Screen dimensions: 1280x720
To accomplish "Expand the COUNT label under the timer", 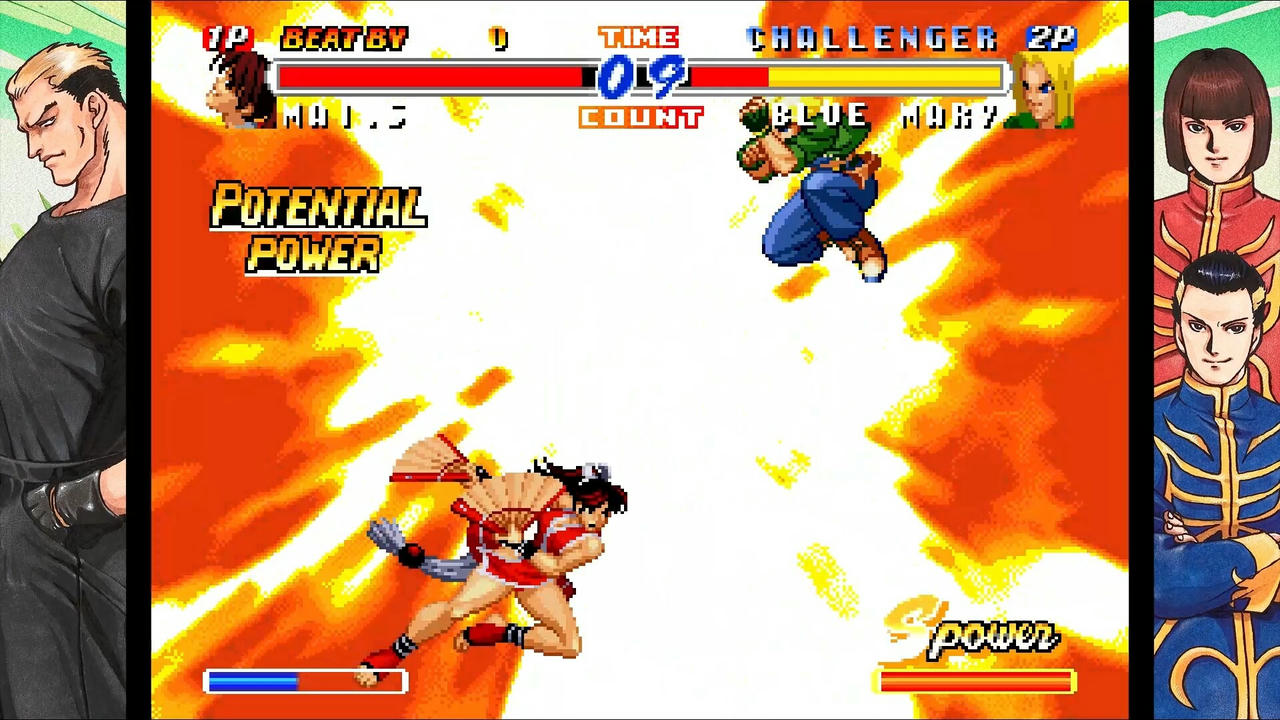I will pyautogui.click(x=640, y=117).
